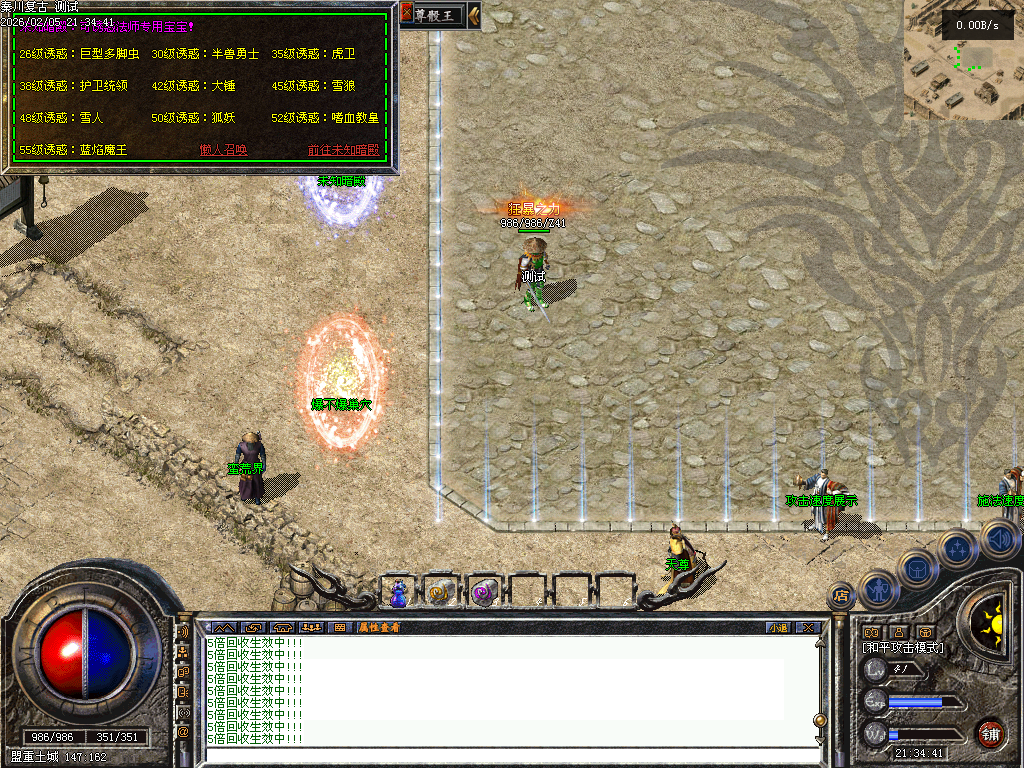Open the bag inventory icon
1024x768 pixels.
point(917,568)
